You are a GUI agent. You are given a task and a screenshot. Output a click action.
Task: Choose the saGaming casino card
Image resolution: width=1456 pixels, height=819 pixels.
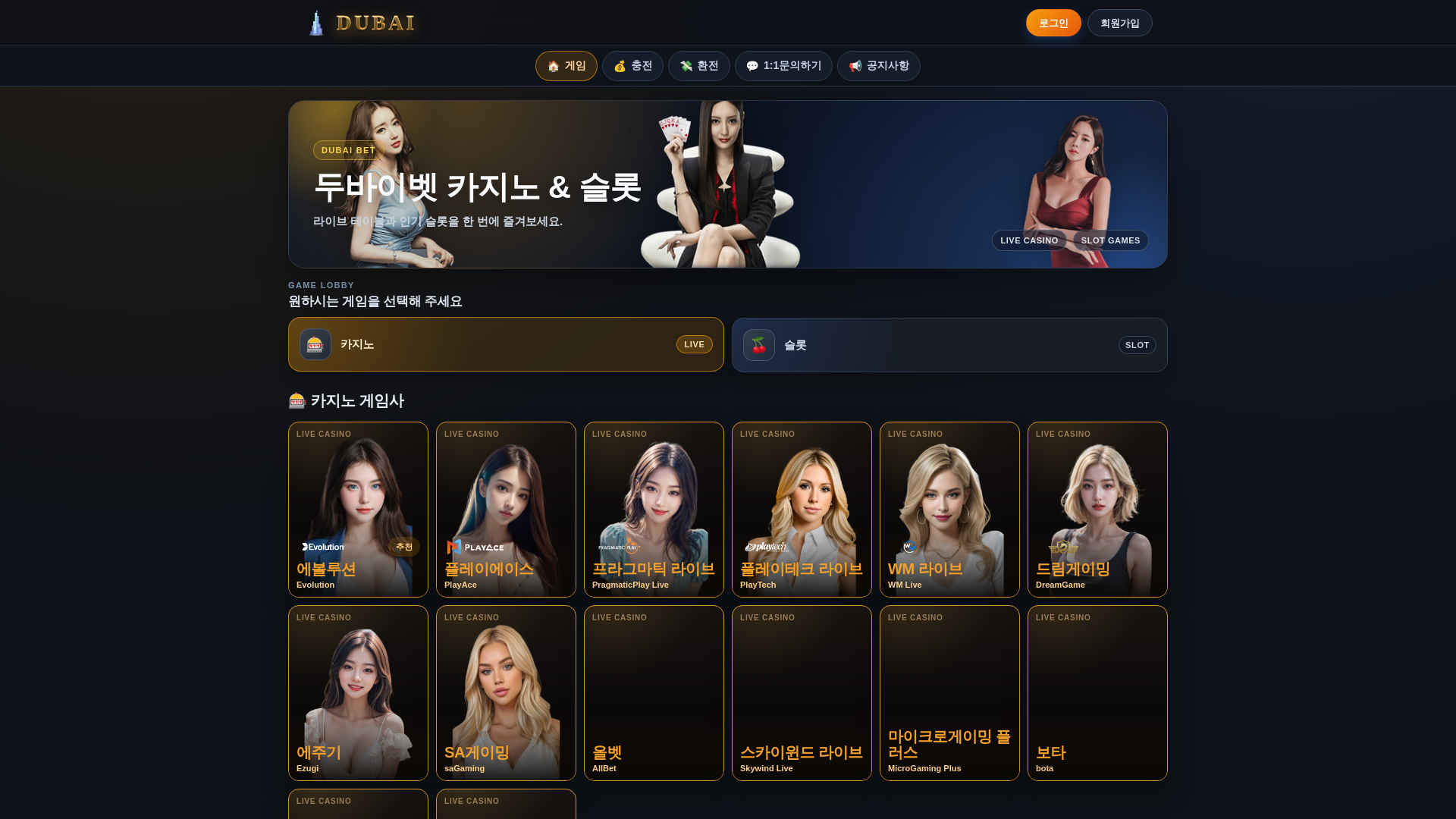[506, 693]
